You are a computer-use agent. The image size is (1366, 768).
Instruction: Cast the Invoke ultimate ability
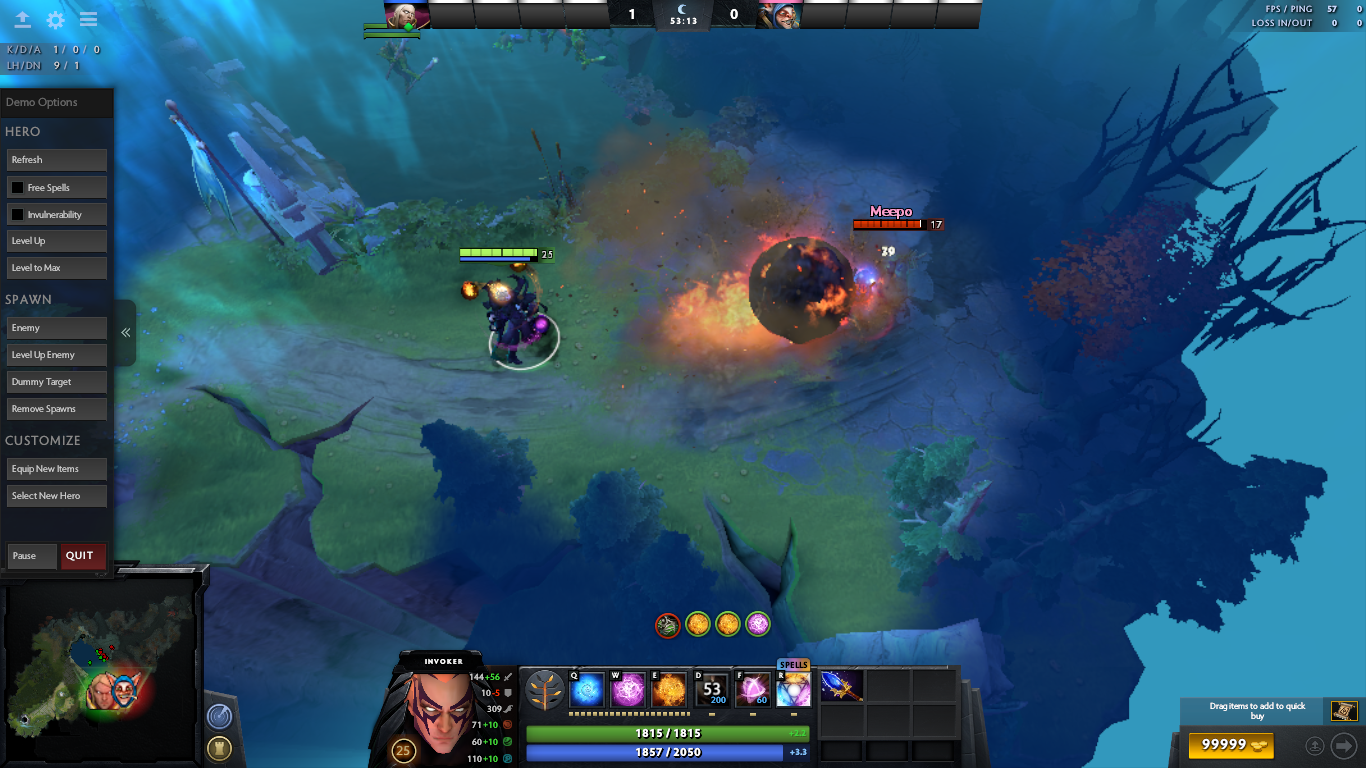793,688
